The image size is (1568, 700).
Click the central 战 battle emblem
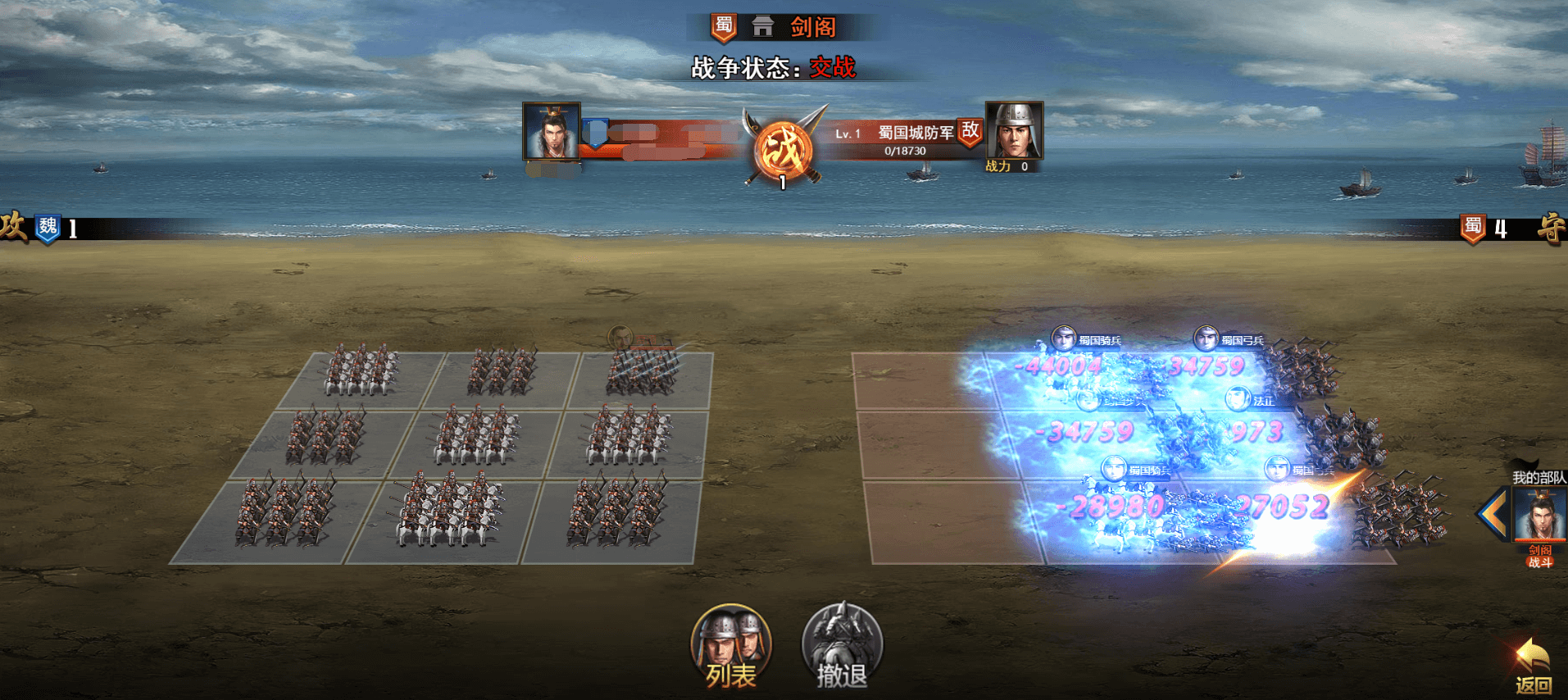(x=784, y=149)
